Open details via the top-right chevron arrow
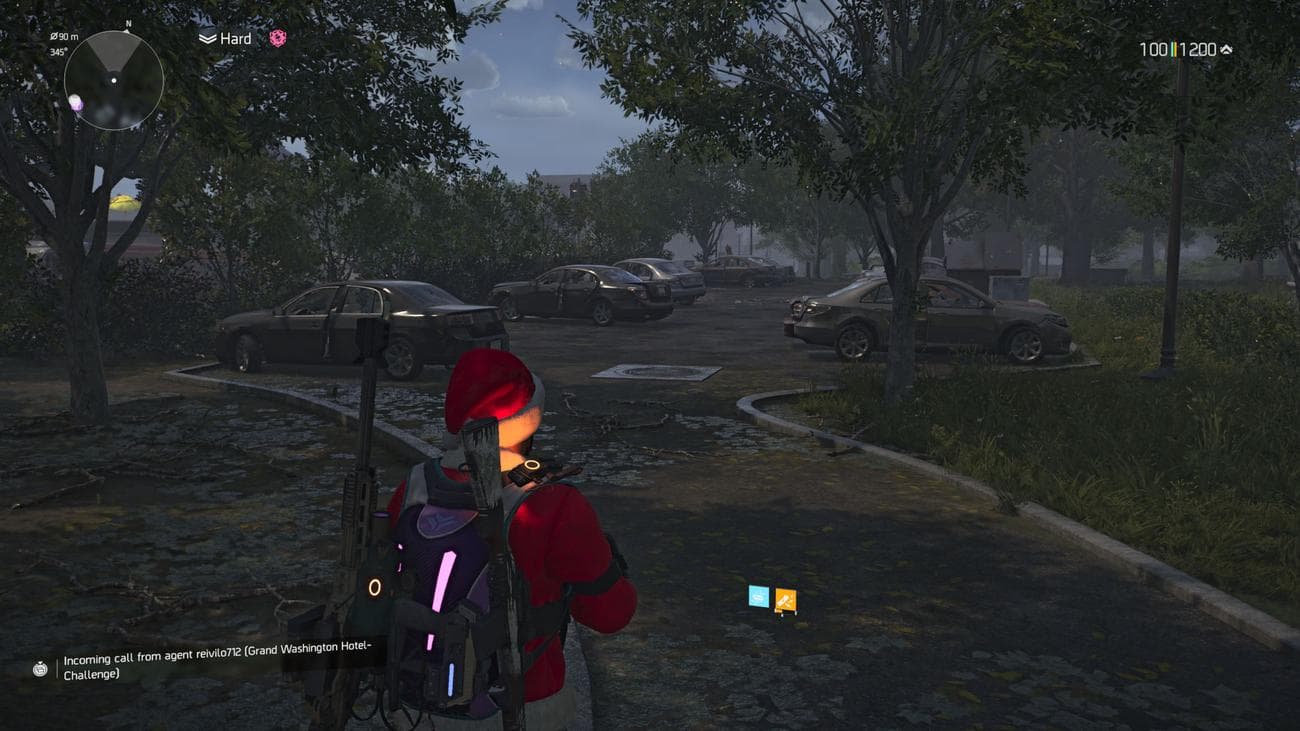Image resolution: width=1300 pixels, height=731 pixels. click(1226, 47)
